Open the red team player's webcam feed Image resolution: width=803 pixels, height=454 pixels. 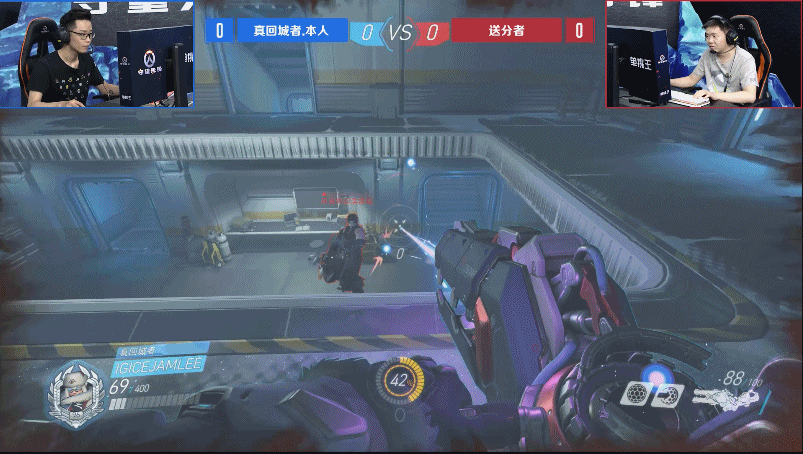[704, 53]
